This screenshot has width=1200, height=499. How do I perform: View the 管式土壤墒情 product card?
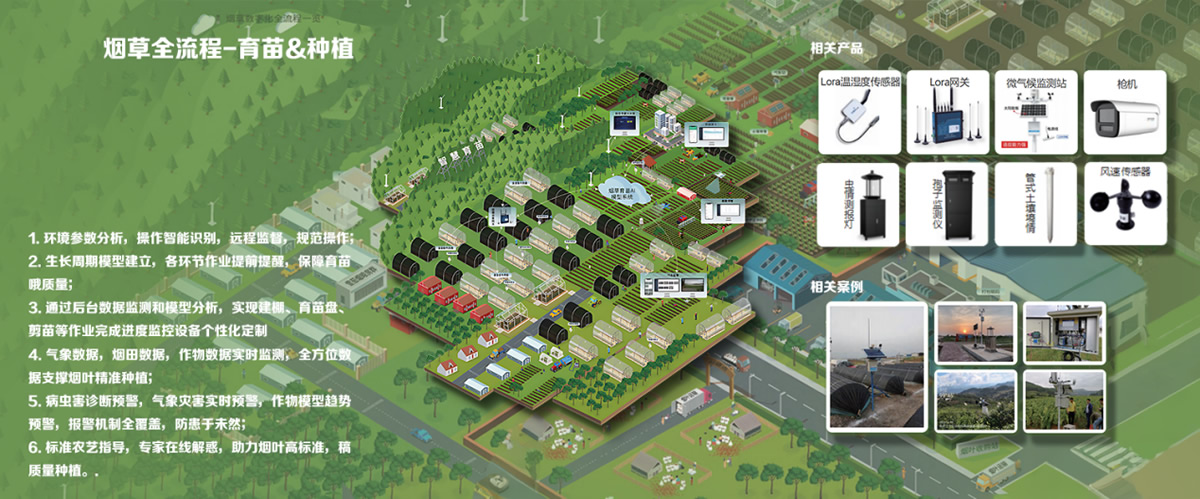(1035, 205)
